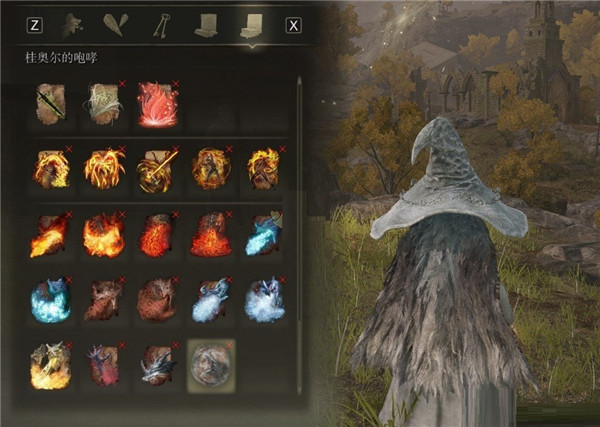Switch to the hooded figure inventory tab
600x427 pixels.
point(71,25)
